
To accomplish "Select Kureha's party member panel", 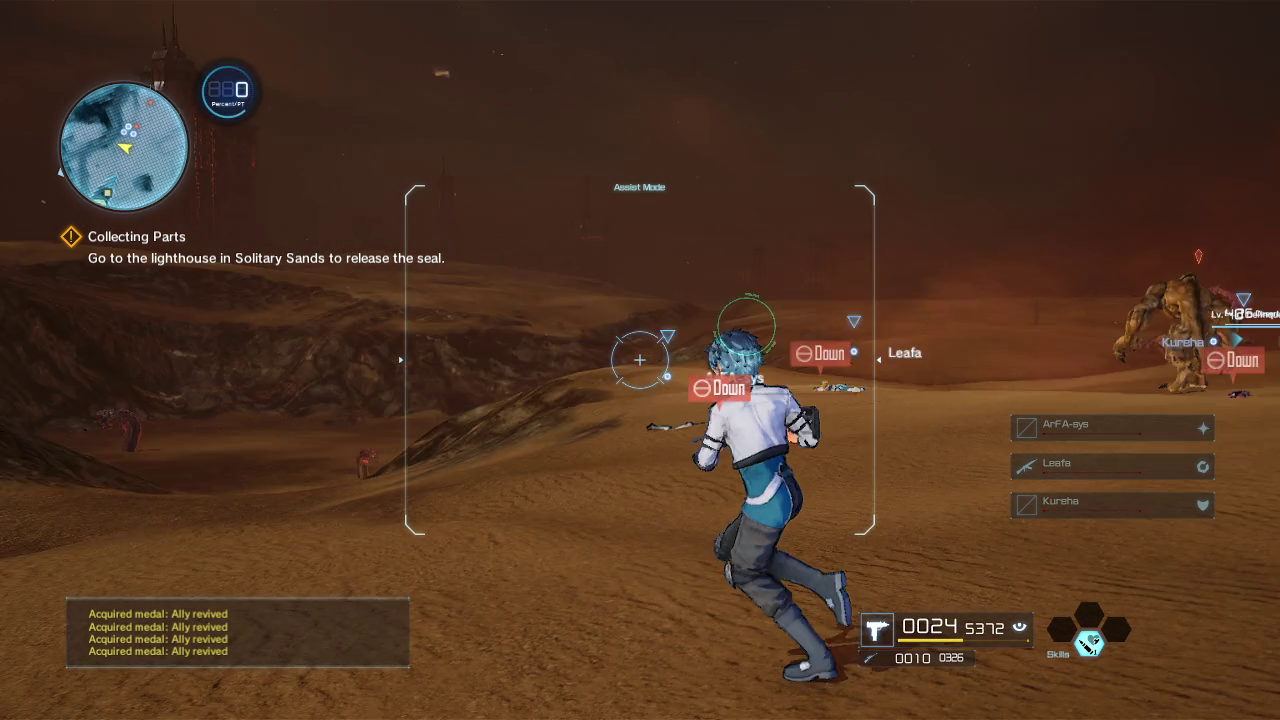I will [x=1112, y=504].
